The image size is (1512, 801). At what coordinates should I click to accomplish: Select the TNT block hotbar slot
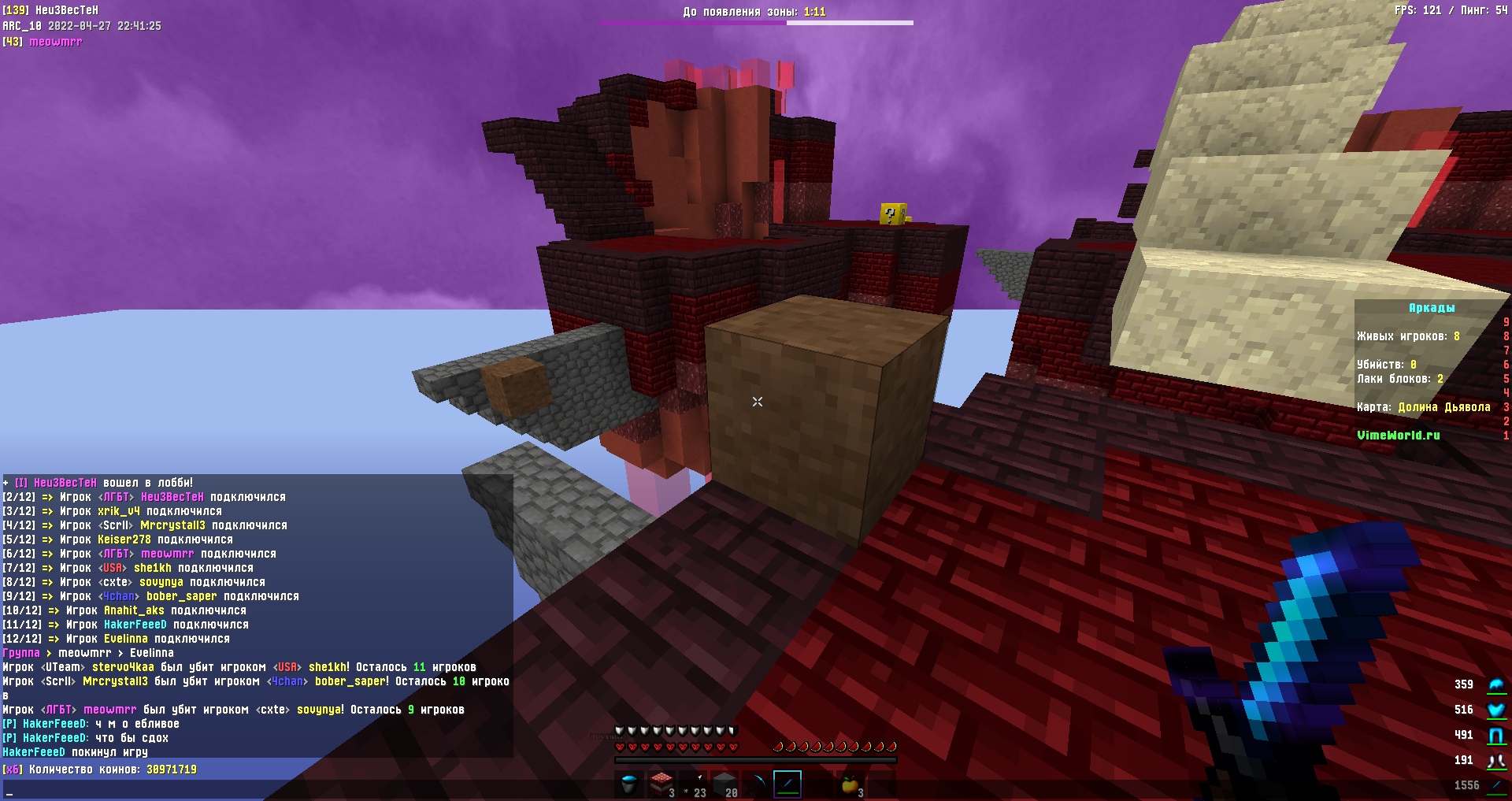[x=661, y=784]
